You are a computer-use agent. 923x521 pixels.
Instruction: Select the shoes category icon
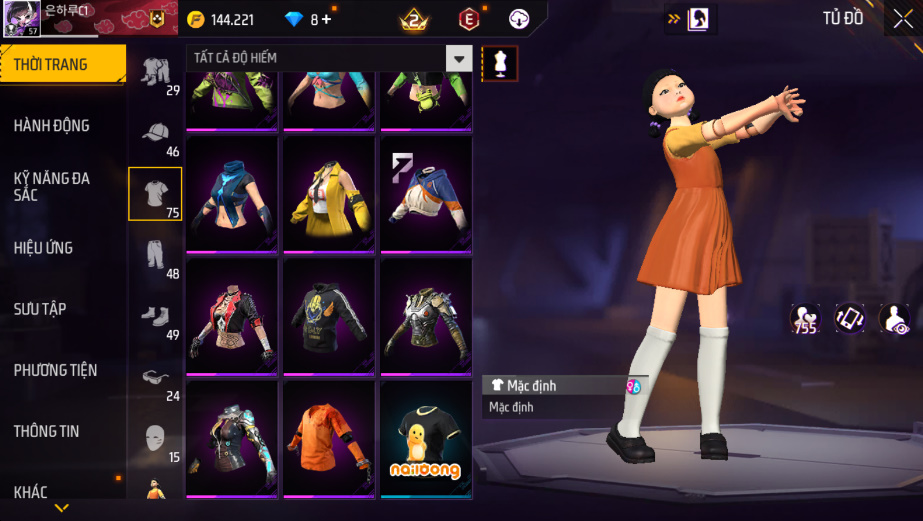pos(155,316)
